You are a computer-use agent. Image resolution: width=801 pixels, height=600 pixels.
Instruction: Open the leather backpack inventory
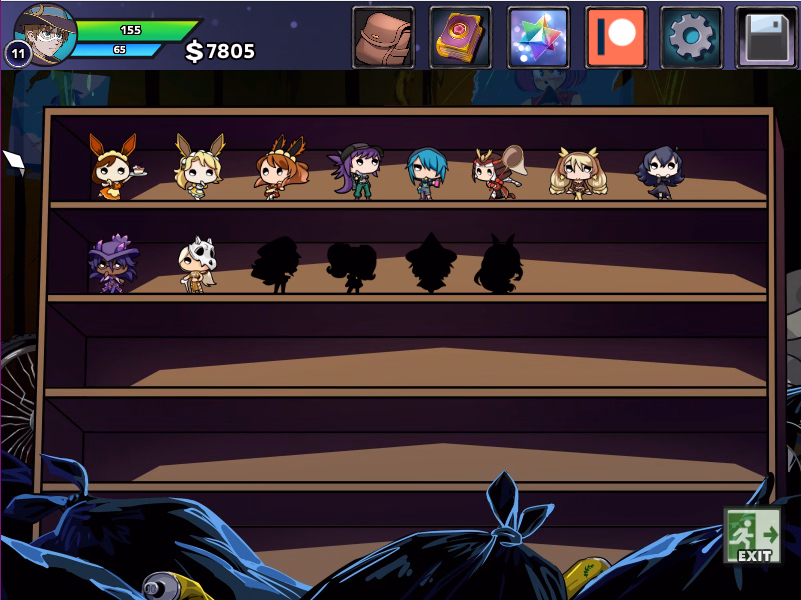[383, 38]
